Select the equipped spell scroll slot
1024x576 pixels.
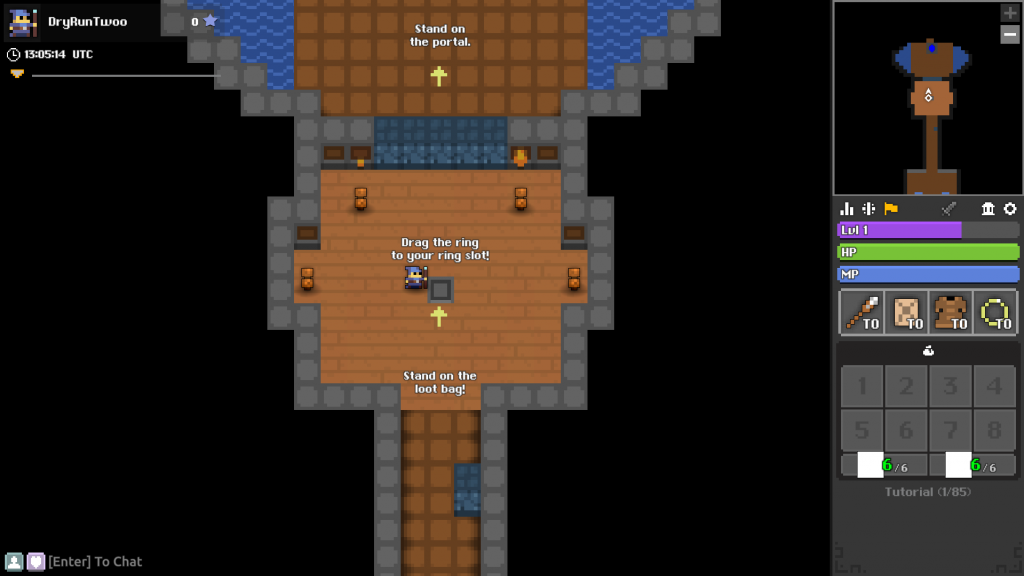(x=906, y=313)
